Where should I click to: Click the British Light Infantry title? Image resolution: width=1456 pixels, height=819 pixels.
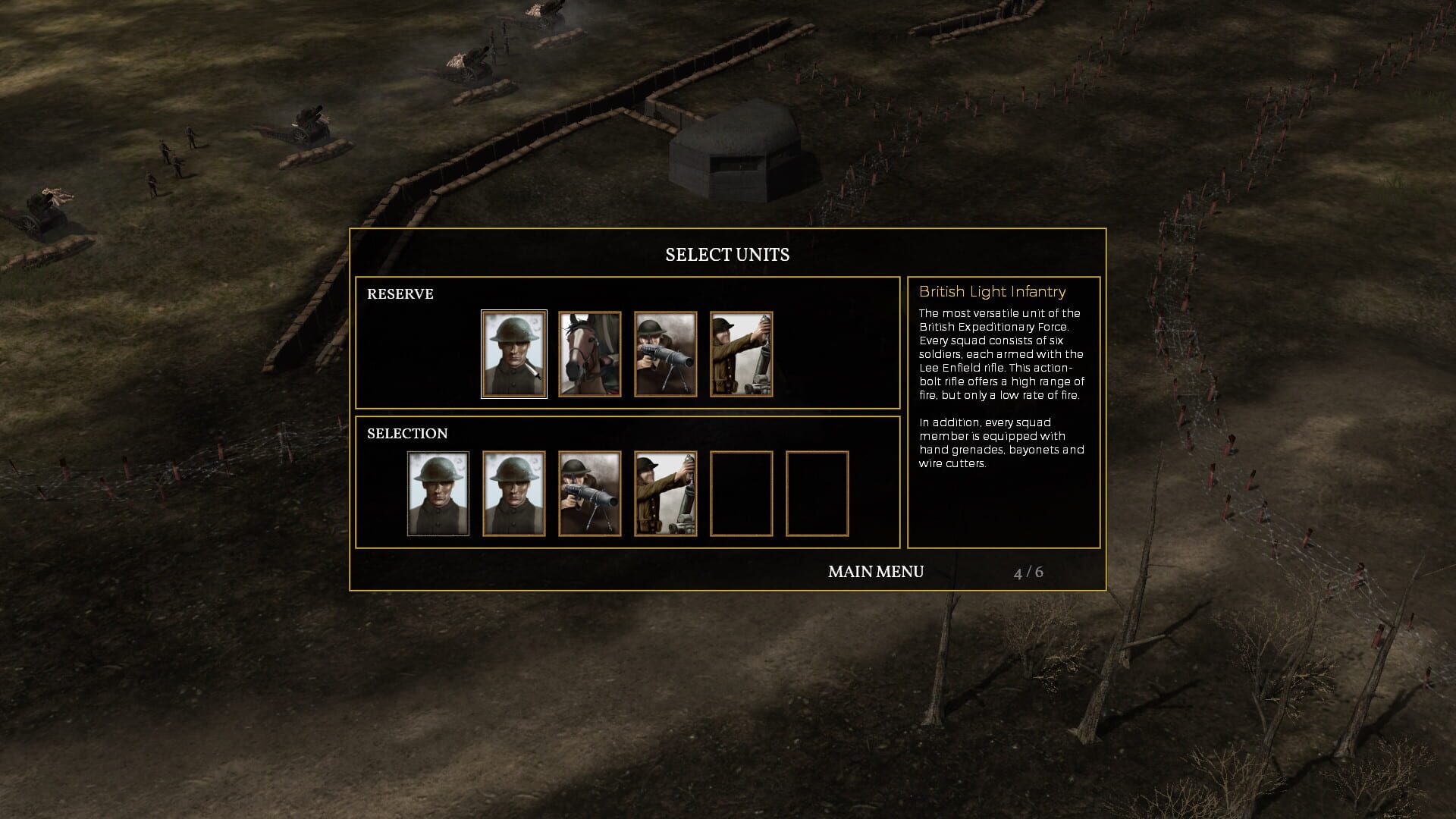click(x=992, y=292)
